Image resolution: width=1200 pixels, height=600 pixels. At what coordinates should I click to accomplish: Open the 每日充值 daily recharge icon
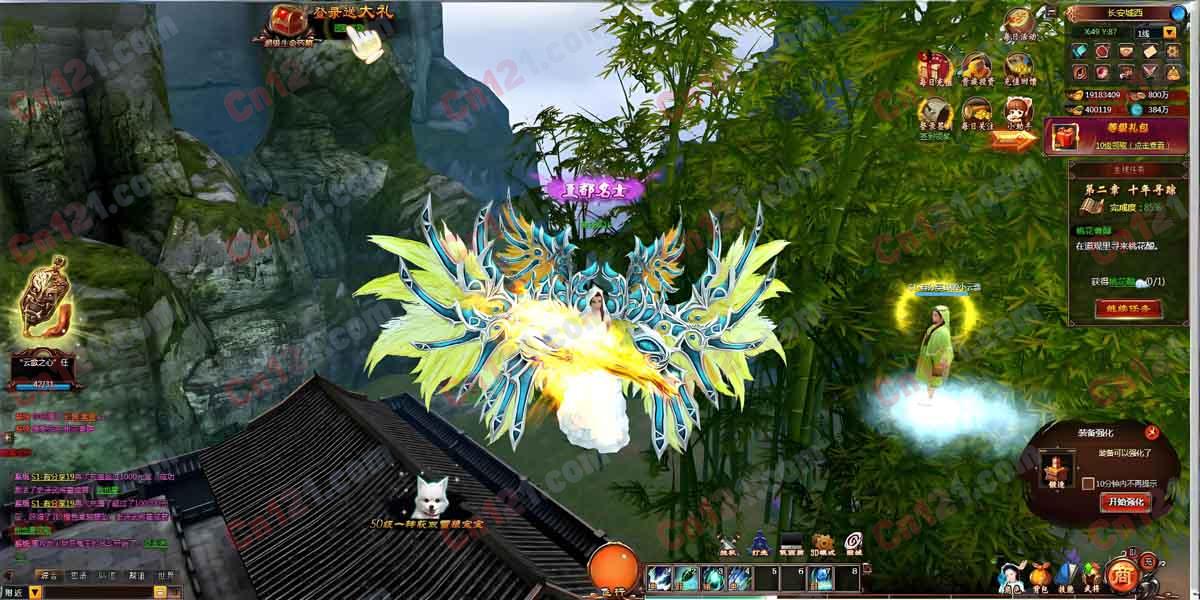click(933, 67)
